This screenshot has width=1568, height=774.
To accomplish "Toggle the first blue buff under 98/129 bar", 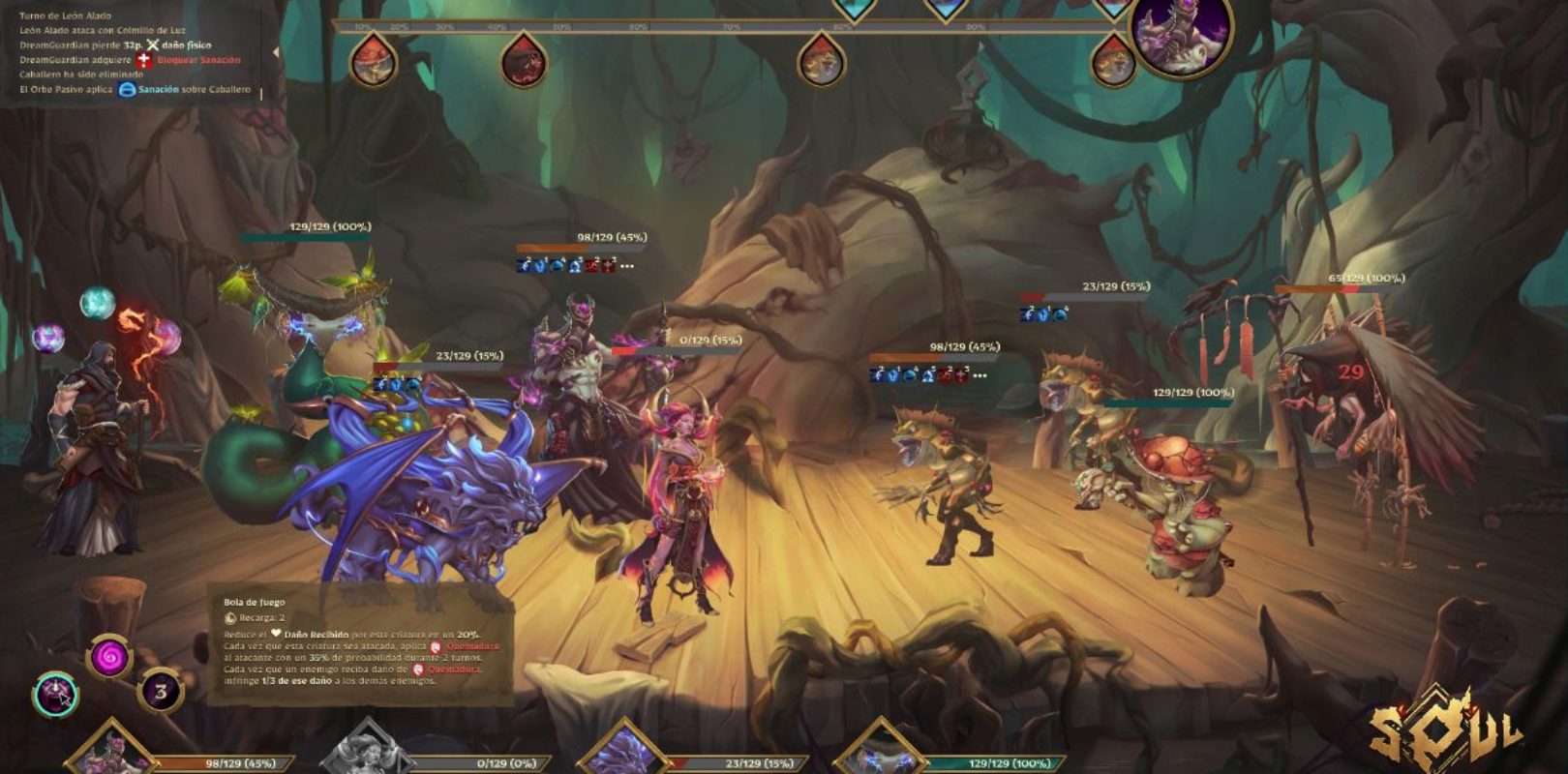I will [x=523, y=266].
